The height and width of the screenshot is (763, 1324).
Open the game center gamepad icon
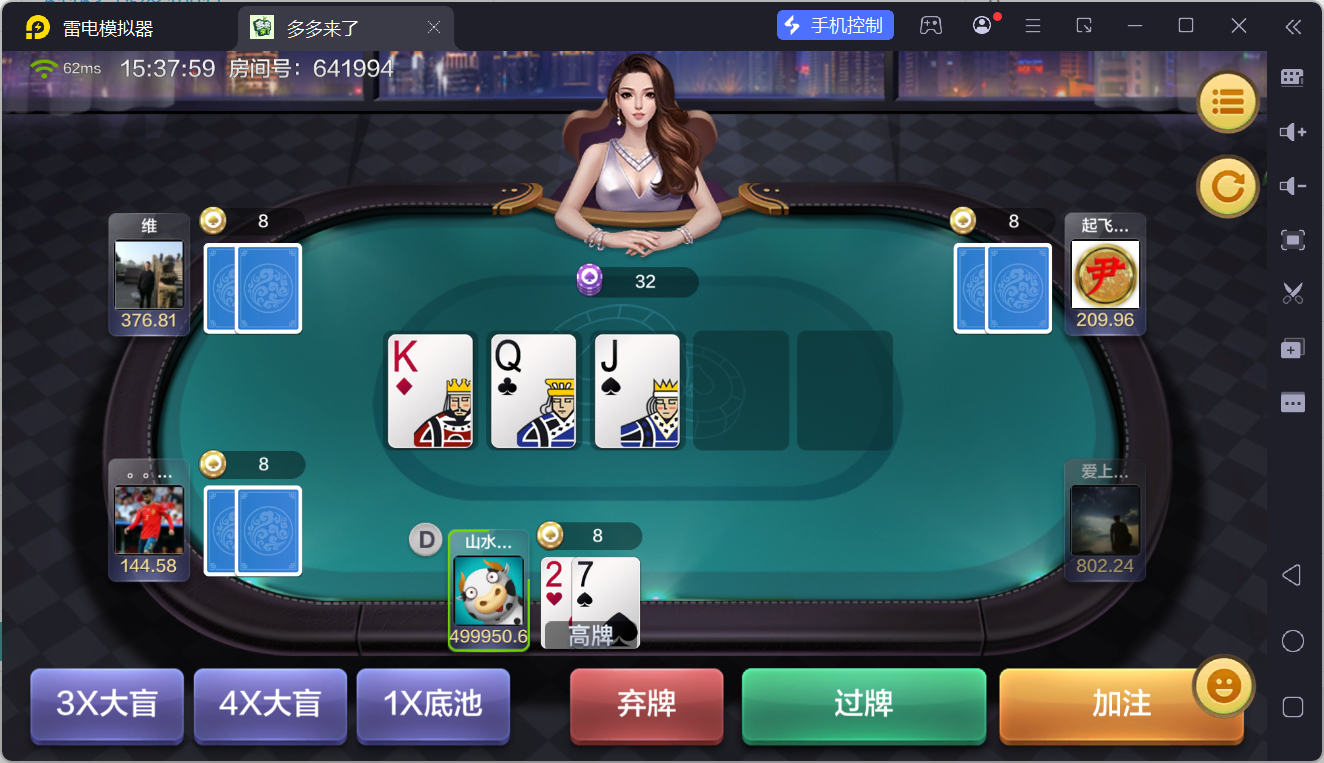click(931, 25)
